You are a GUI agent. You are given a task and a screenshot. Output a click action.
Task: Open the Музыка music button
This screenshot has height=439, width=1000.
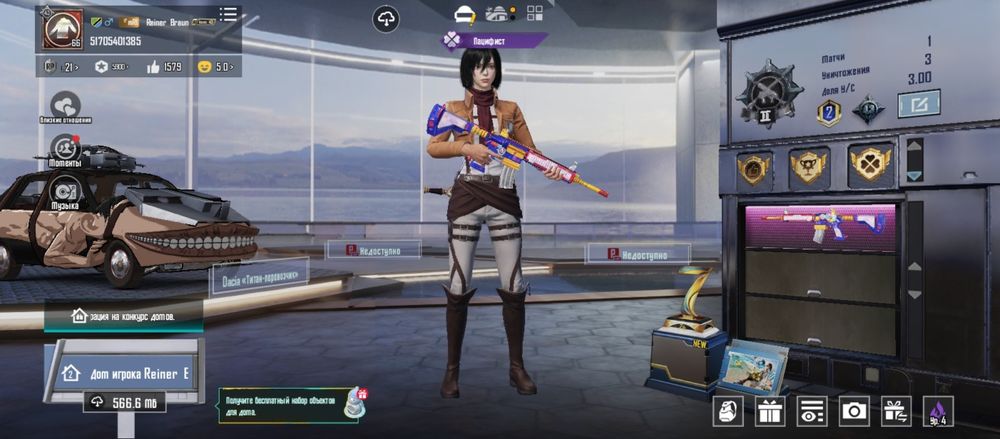[x=66, y=191]
